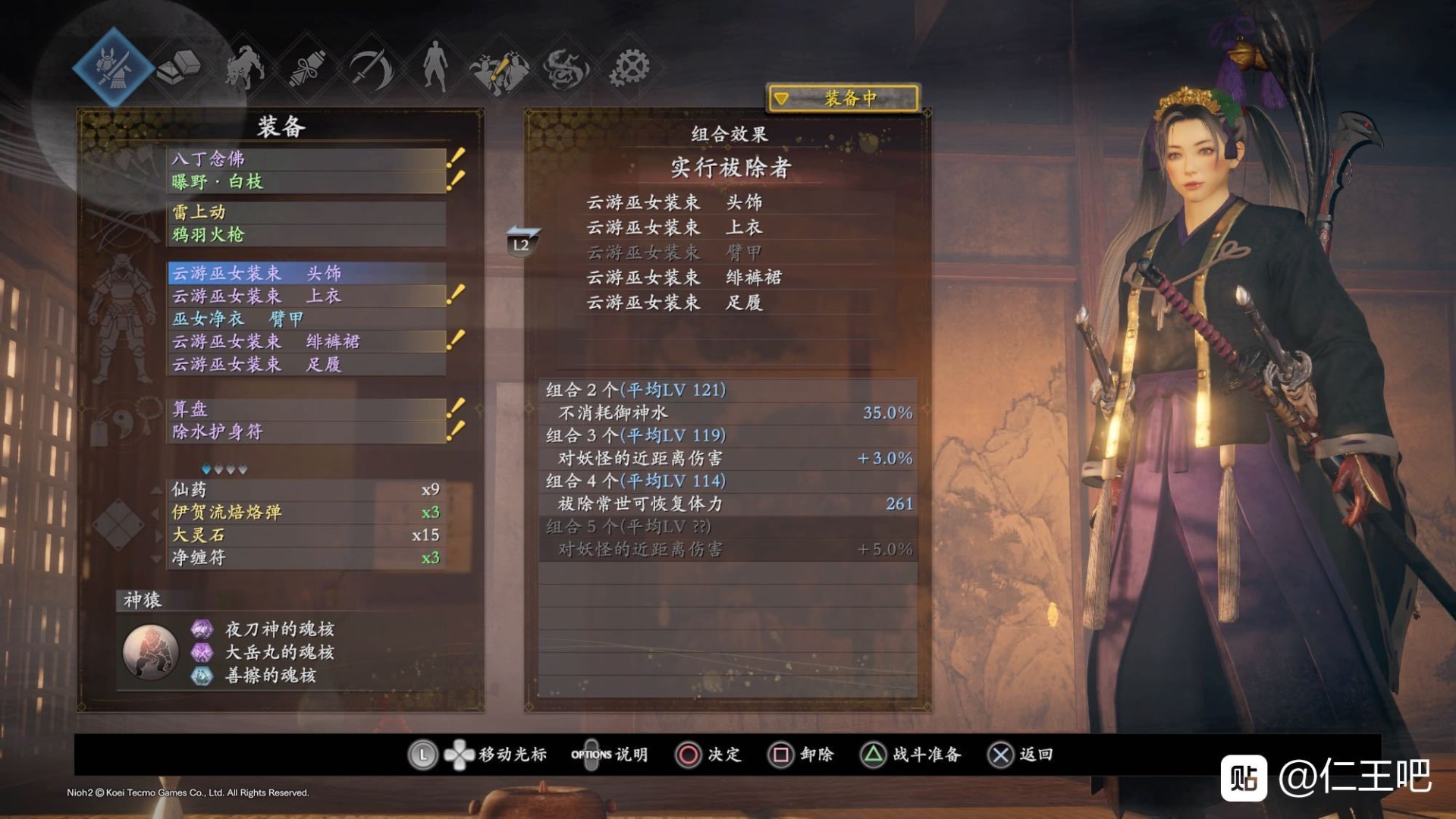Choose the 除水护身符 accessory slot

tap(306, 432)
